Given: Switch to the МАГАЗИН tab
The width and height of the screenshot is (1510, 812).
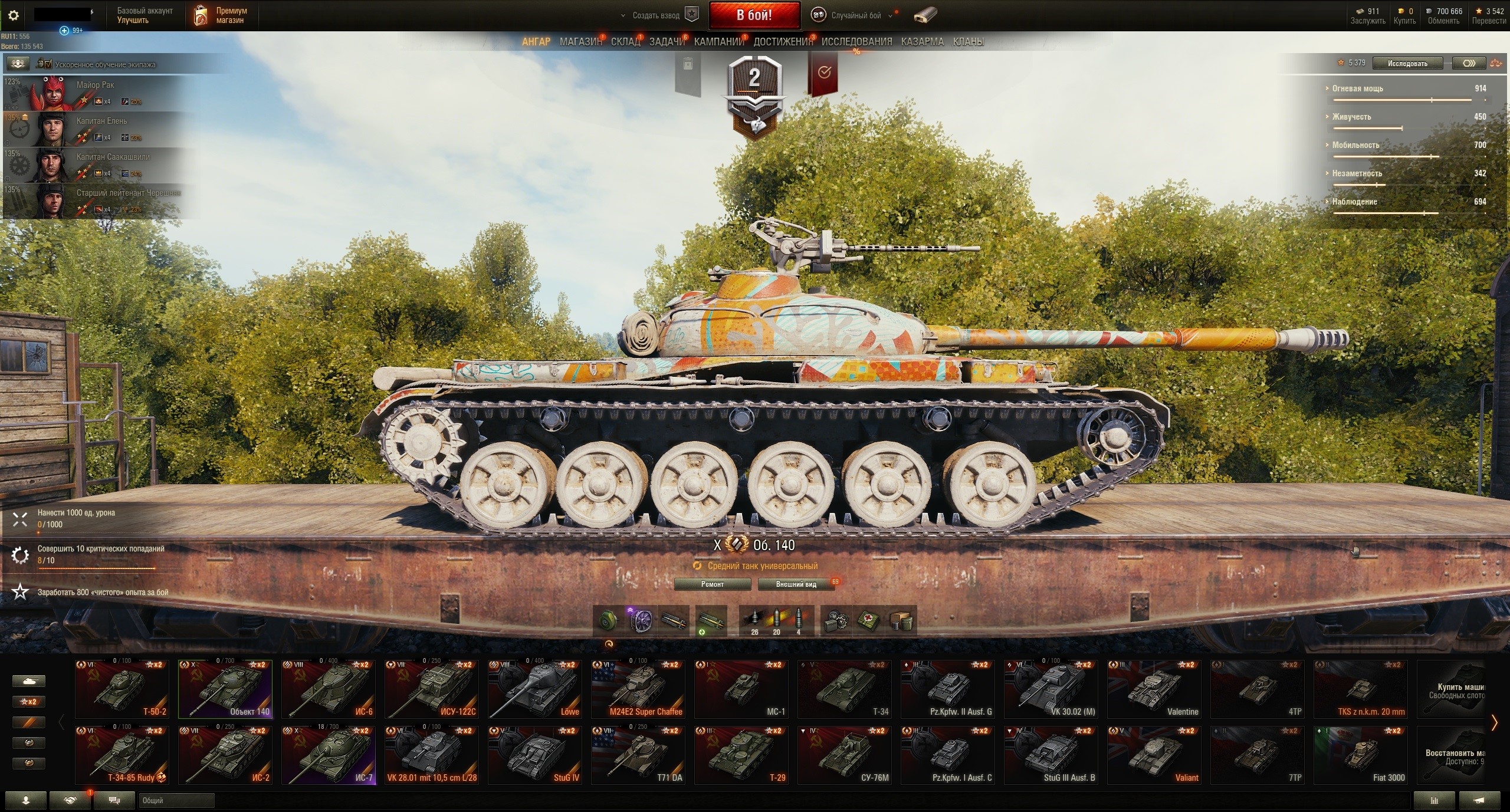Looking at the screenshot, I should point(580,42).
